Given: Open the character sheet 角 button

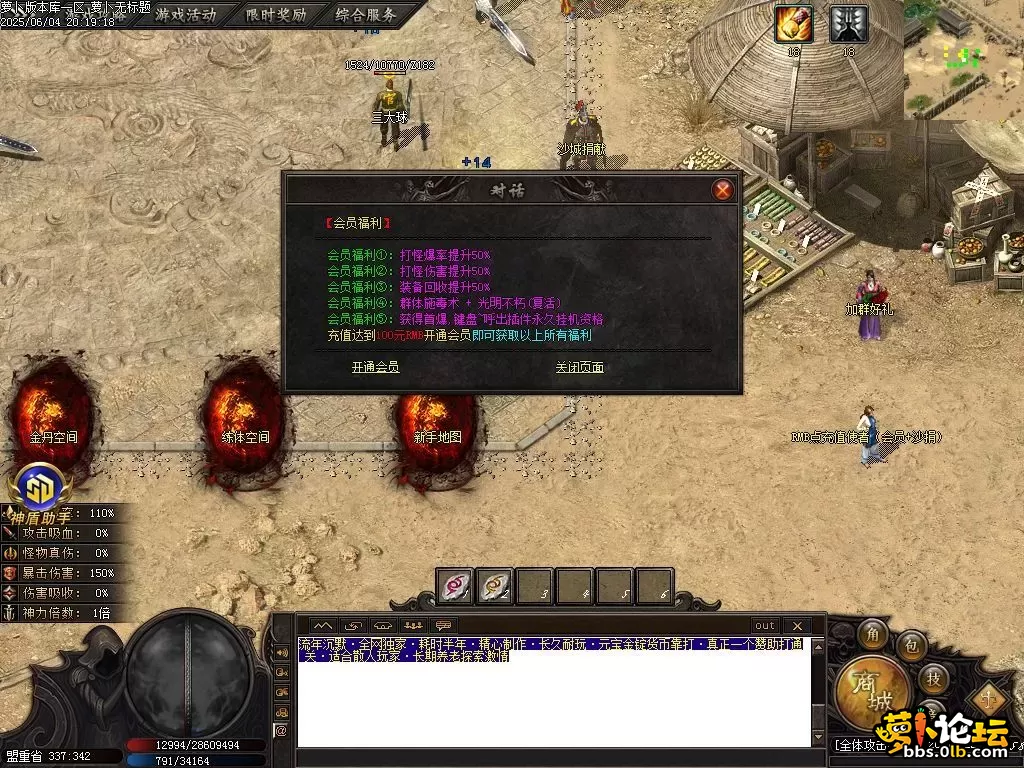Looking at the screenshot, I should (x=873, y=634).
